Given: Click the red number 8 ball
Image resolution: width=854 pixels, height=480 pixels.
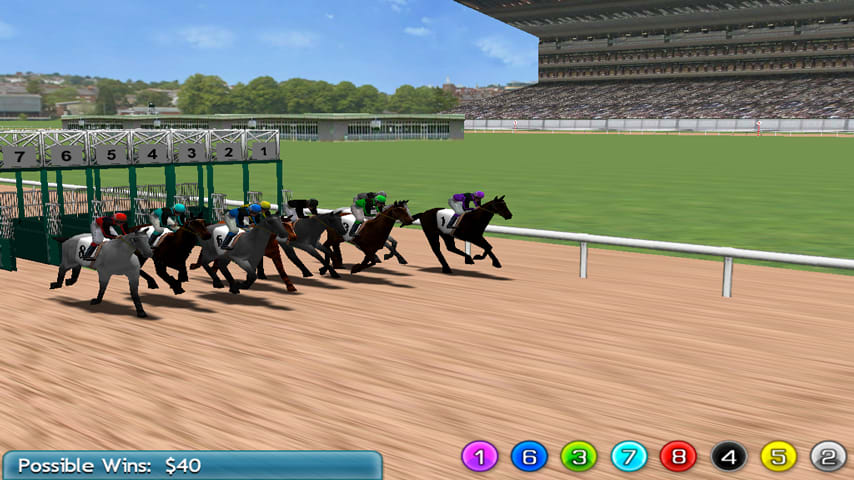Looking at the screenshot, I should click(x=678, y=456).
